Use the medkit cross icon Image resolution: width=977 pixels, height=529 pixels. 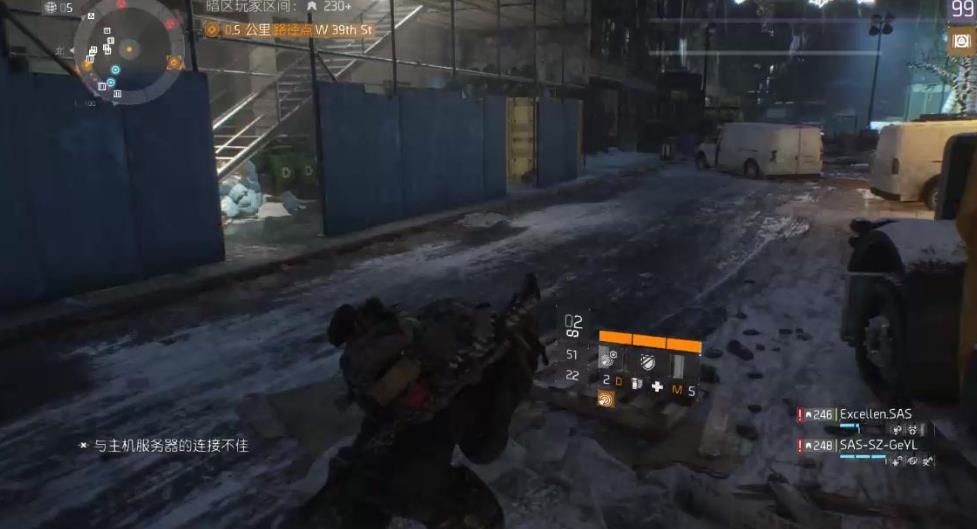click(x=657, y=386)
